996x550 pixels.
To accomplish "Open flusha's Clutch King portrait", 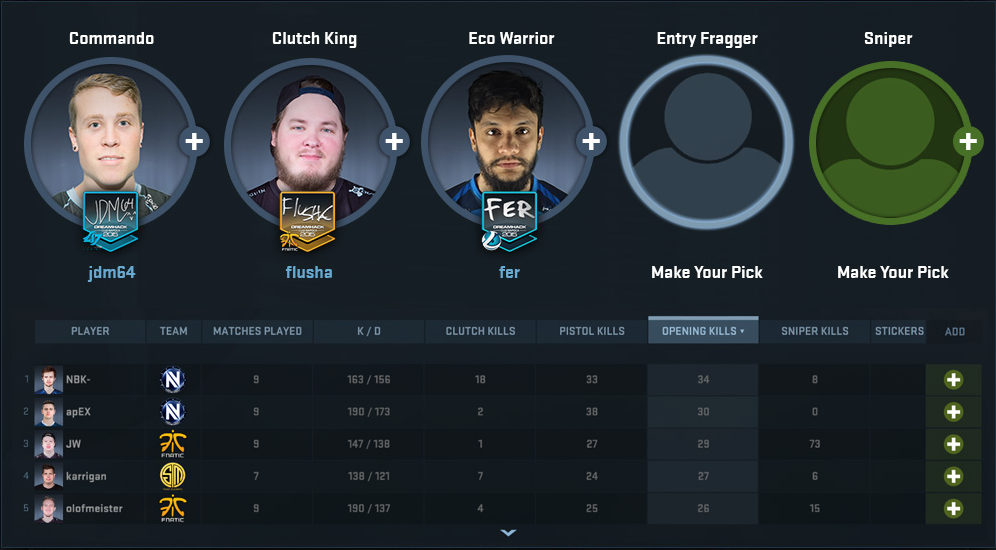I will 306,145.
